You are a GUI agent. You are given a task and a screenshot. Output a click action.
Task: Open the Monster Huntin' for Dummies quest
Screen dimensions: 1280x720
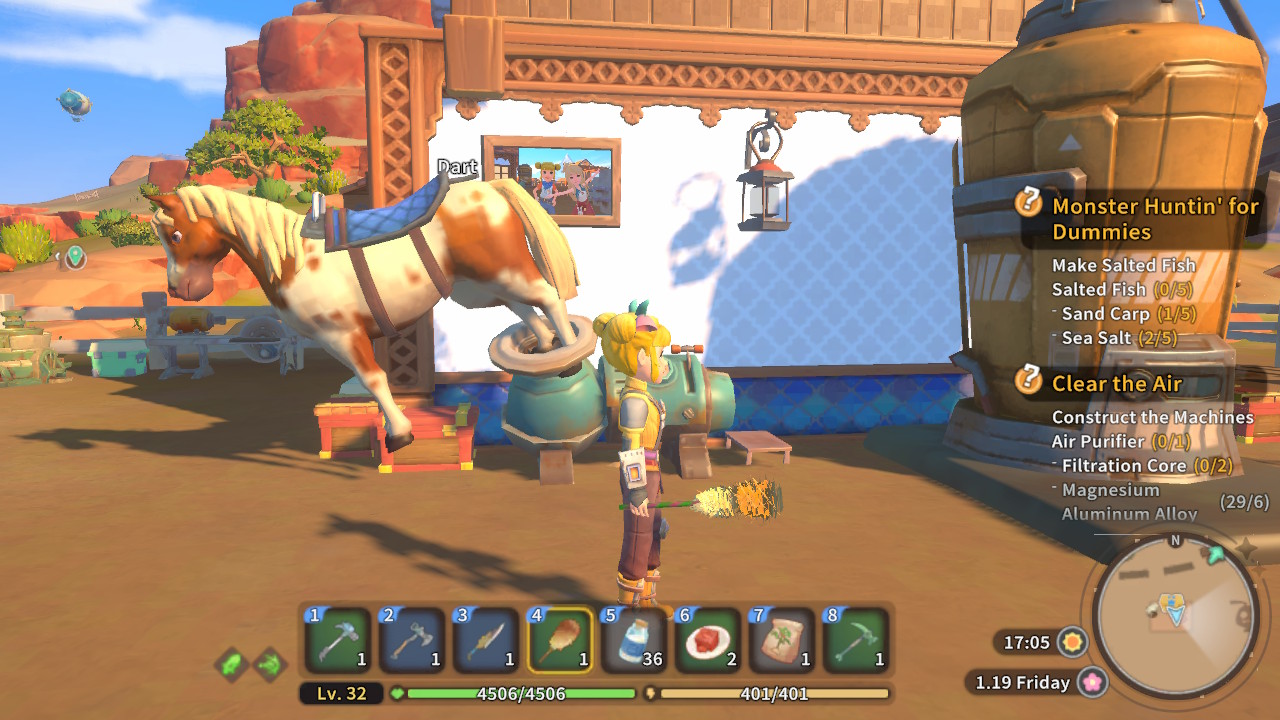[x=1154, y=219]
